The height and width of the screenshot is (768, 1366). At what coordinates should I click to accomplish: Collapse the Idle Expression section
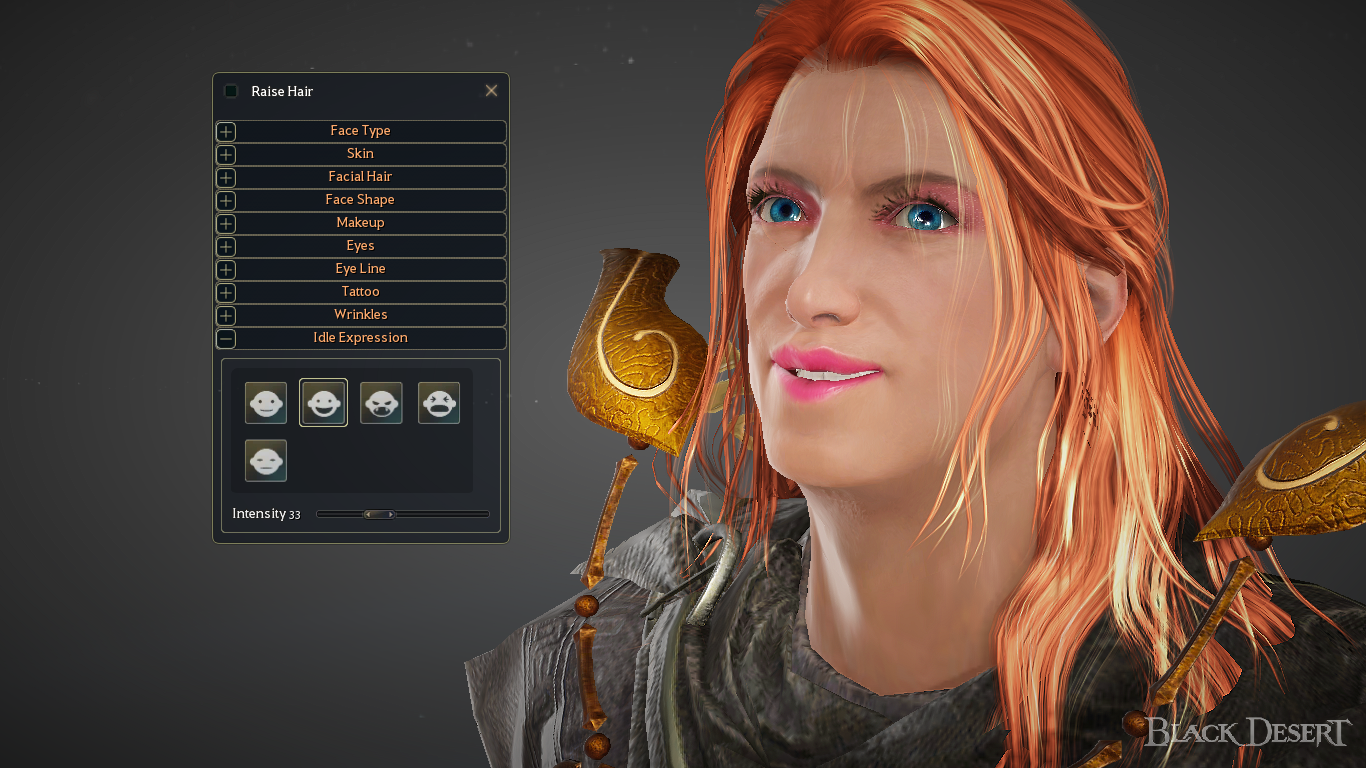[x=225, y=338]
